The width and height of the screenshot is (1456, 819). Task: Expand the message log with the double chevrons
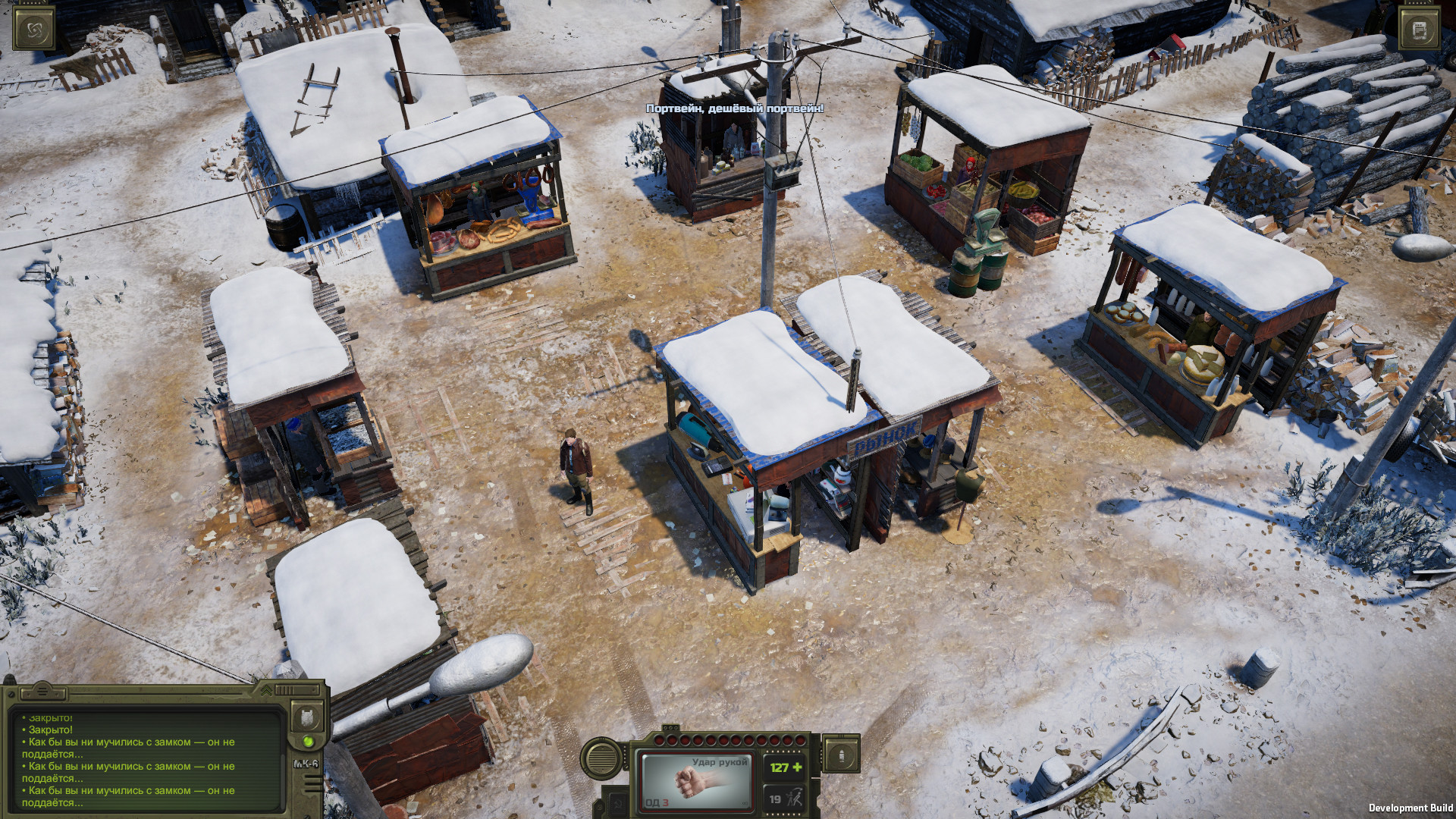point(265,691)
